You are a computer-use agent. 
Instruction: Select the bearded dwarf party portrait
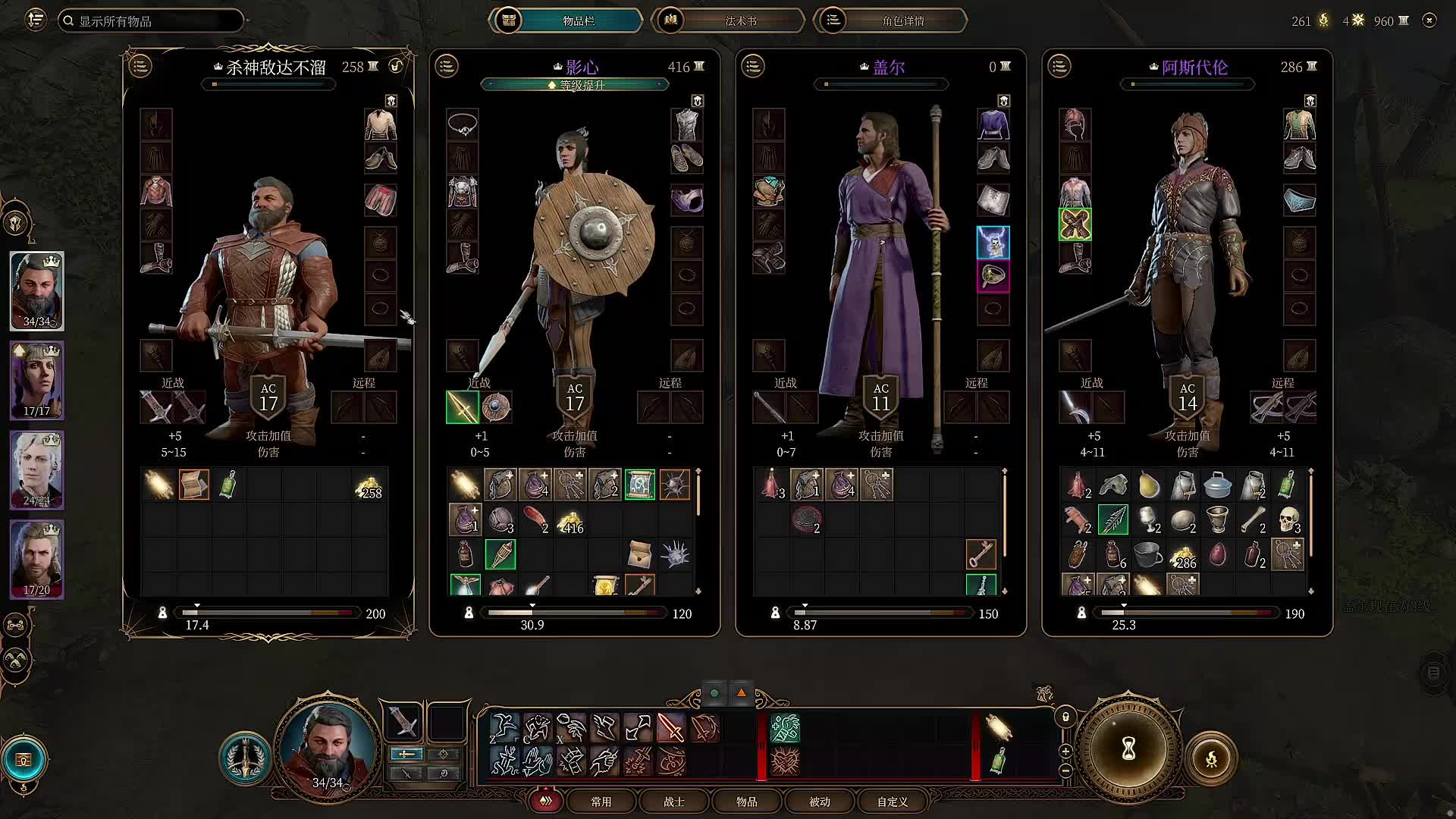click(x=36, y=290)
